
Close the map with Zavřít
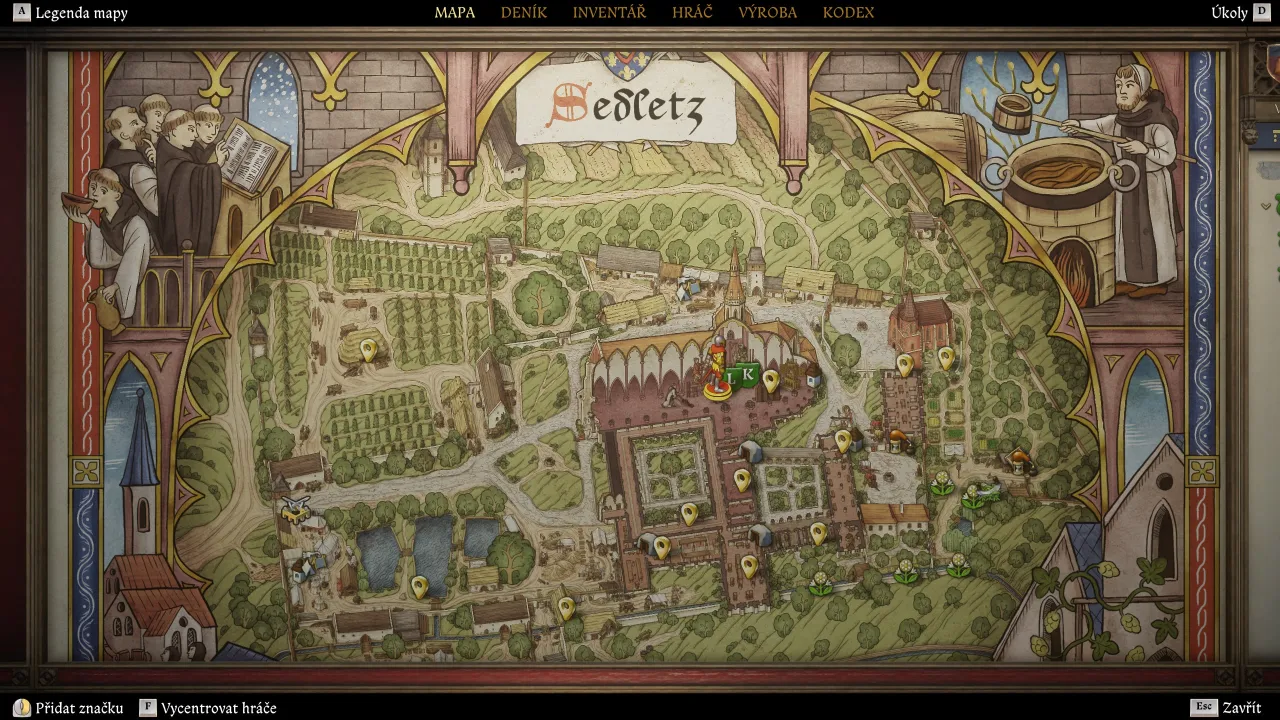pyautogui.click(x=1241, y=708)
